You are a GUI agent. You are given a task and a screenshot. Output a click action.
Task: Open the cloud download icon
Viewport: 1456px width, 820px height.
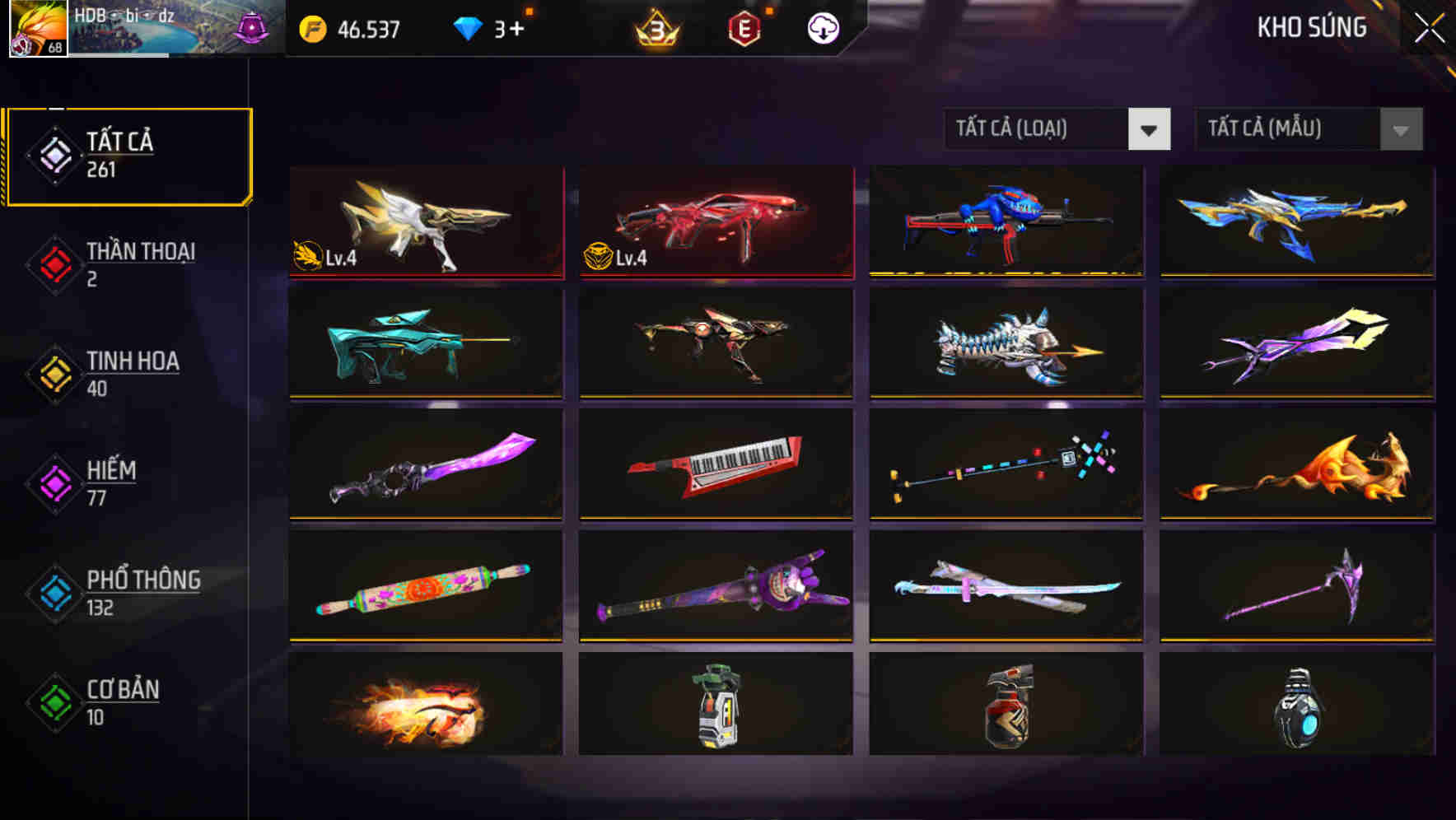(x=823, y=28)
